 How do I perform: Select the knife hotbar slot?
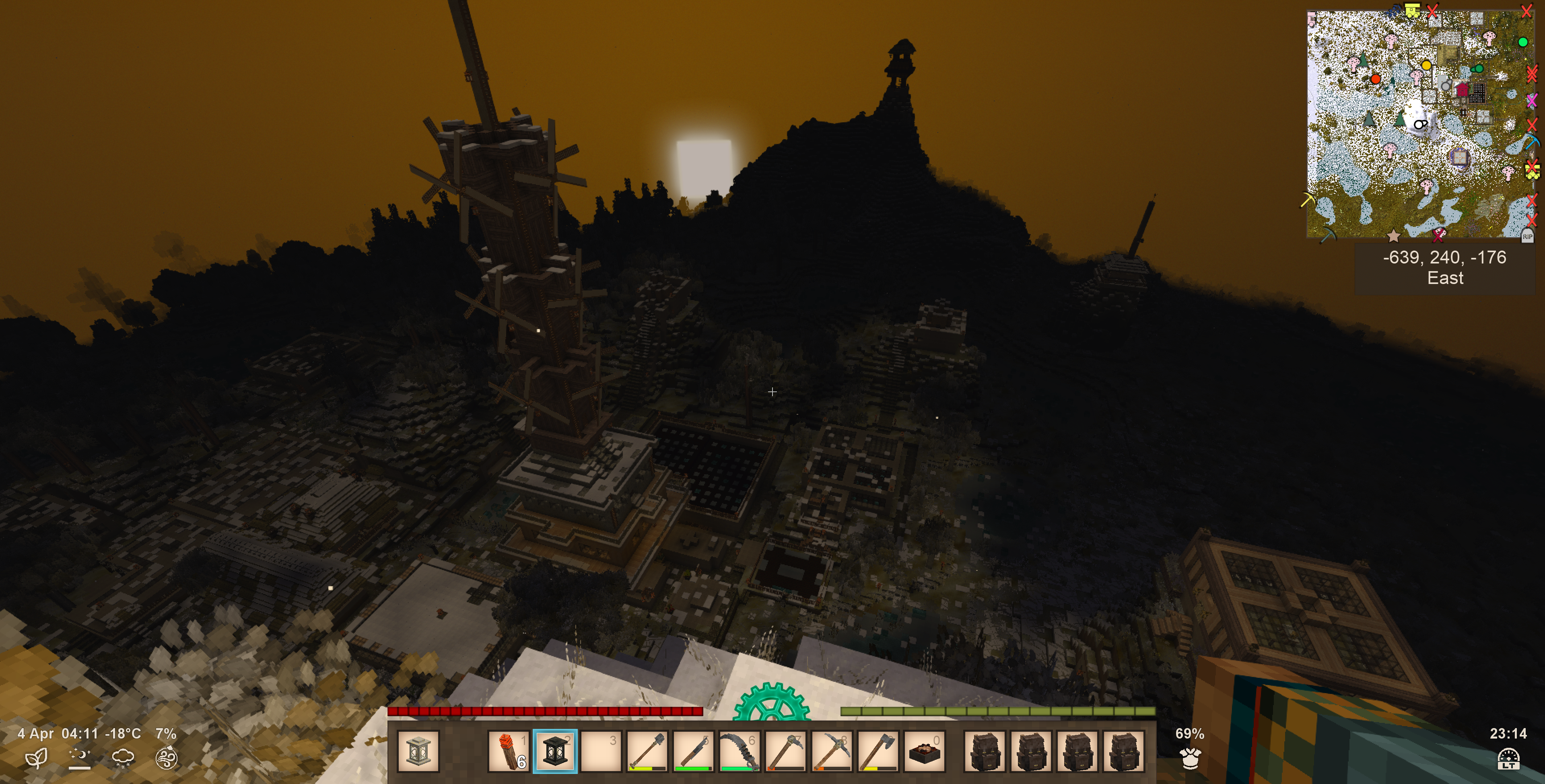693,751
